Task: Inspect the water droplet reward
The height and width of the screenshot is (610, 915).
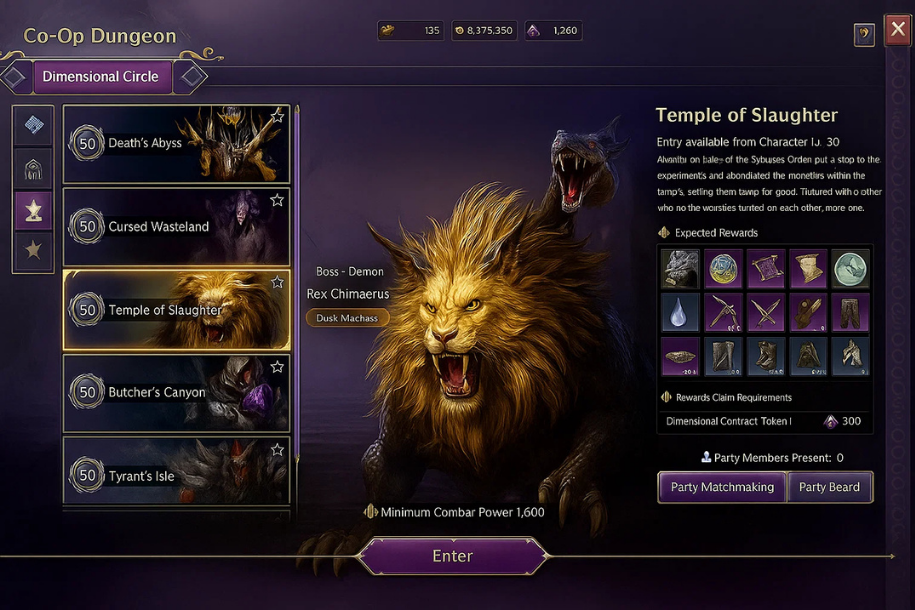Action: click(x=680, y=312)
